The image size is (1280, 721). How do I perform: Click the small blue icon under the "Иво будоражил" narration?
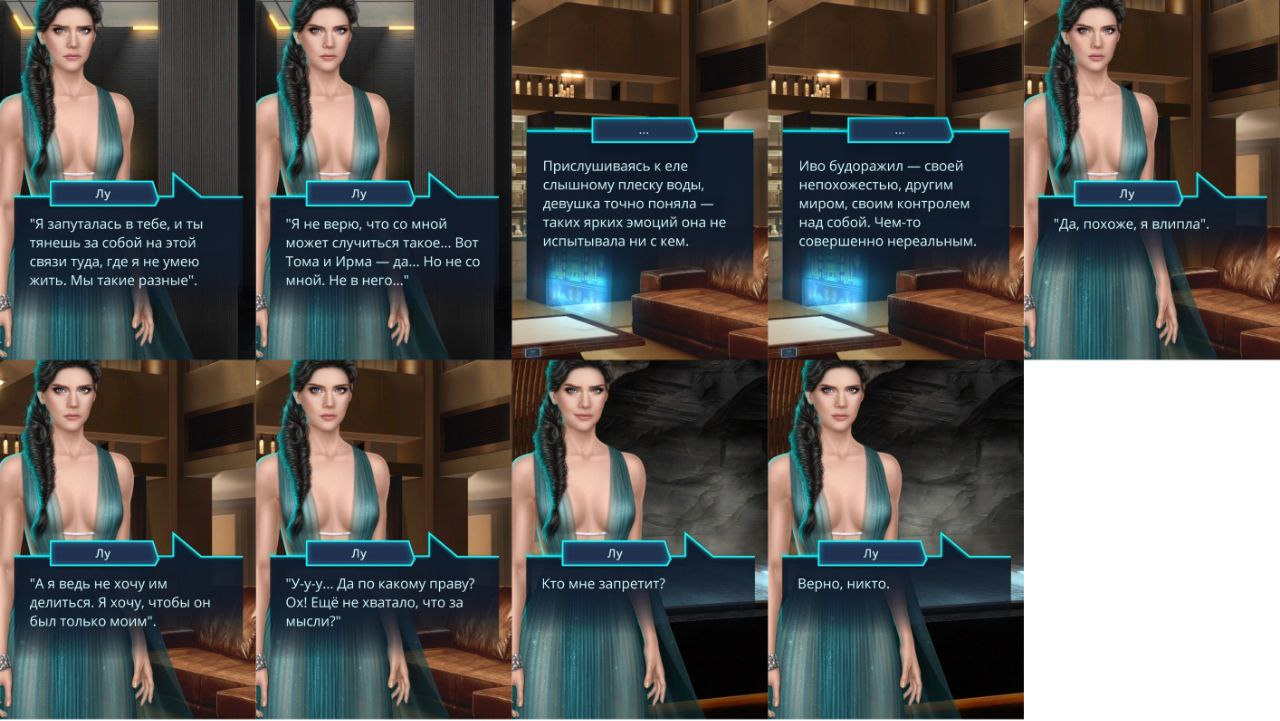[789, 352]
